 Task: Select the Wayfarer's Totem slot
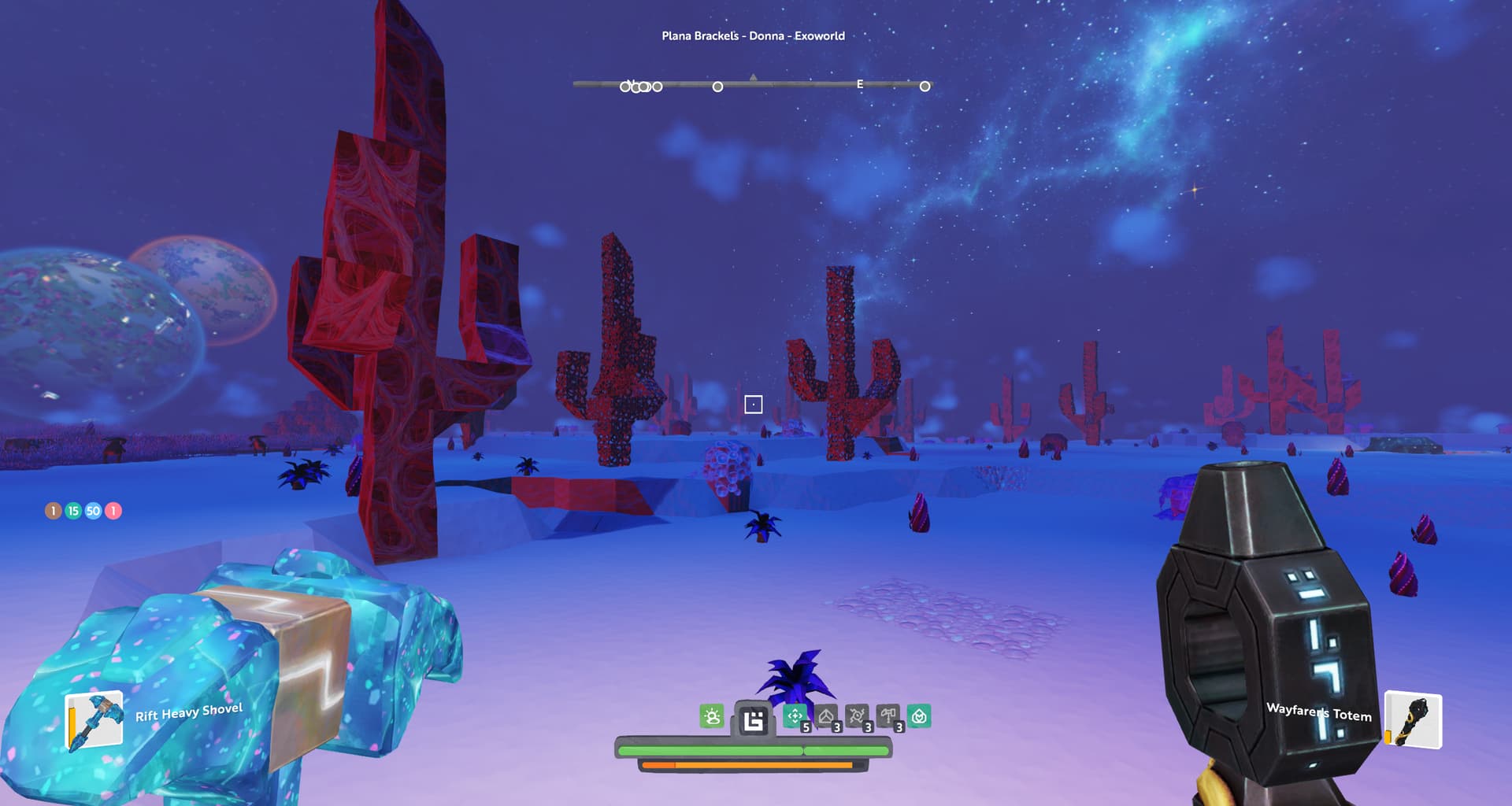coord(1413,720)
